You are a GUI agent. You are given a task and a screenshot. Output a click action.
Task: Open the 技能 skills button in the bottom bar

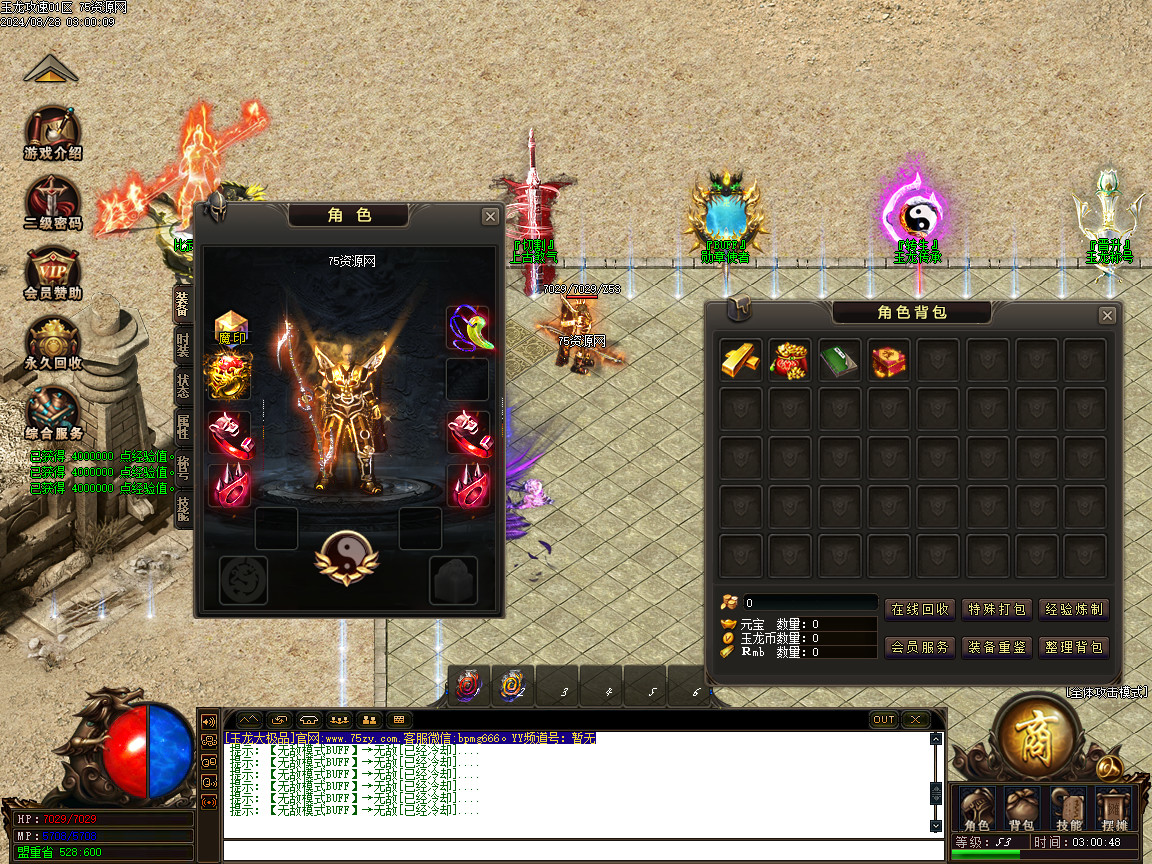click(x=1068, y=810)
